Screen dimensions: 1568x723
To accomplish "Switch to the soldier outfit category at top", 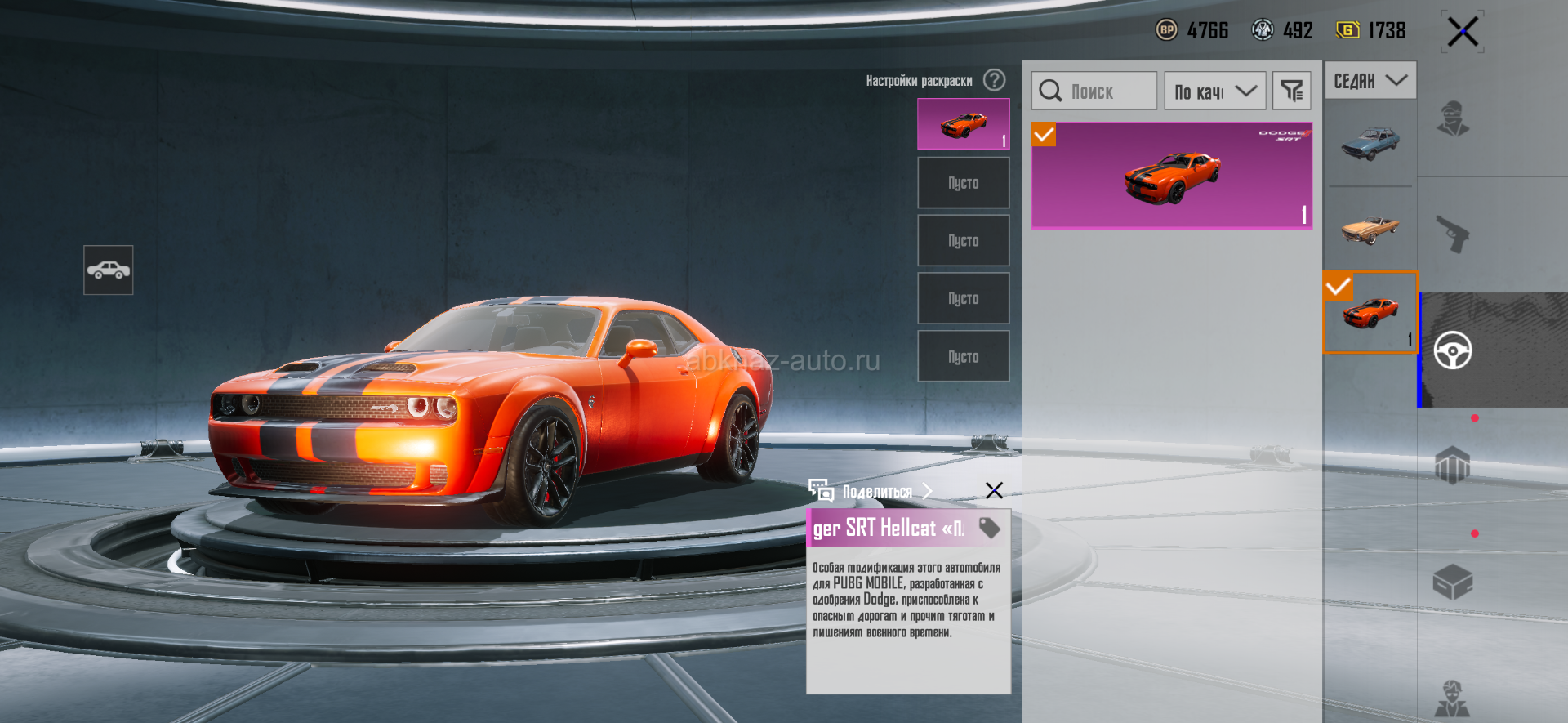I will 1452,118.
